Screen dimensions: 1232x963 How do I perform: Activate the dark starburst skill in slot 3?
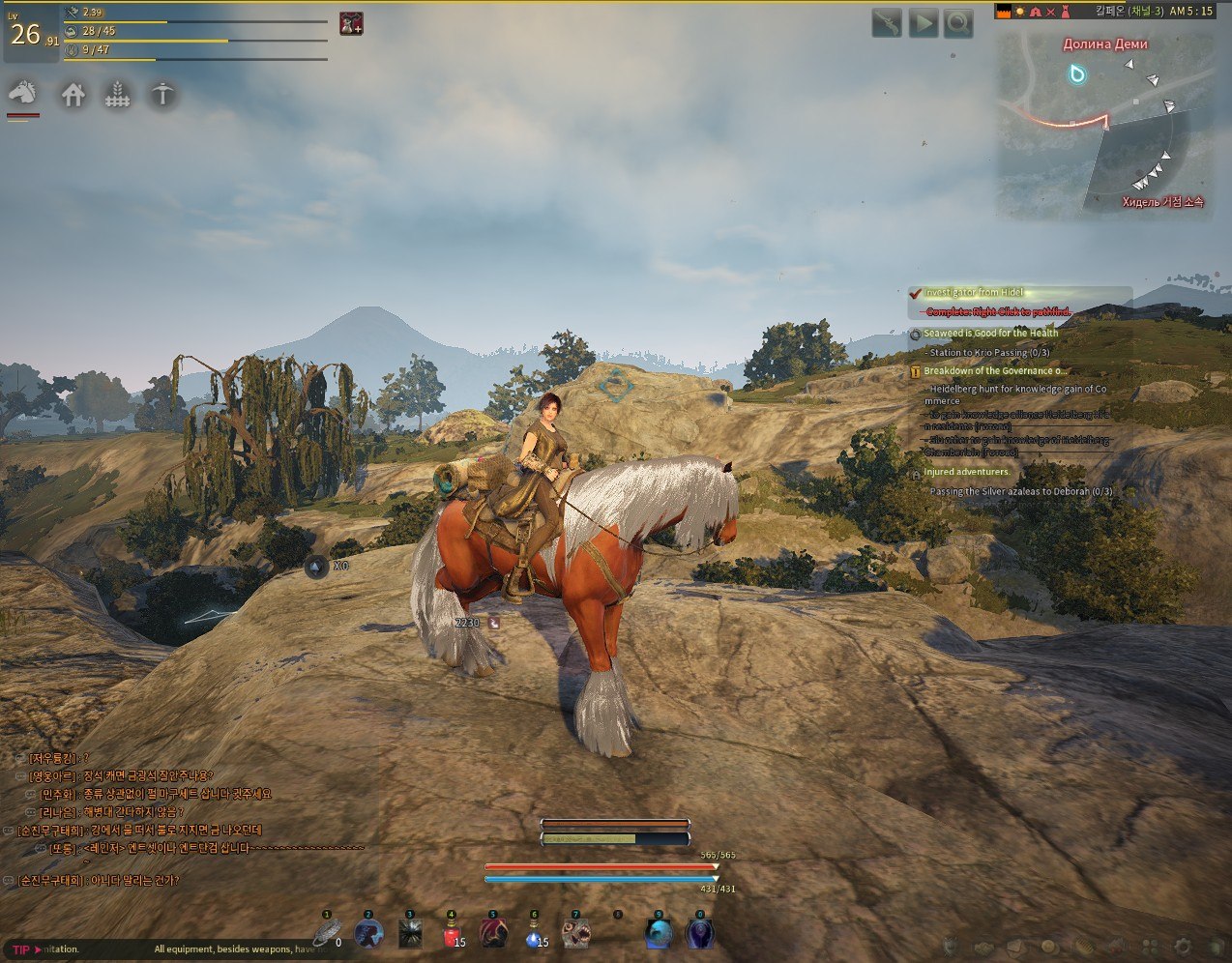tap(410, 934)
